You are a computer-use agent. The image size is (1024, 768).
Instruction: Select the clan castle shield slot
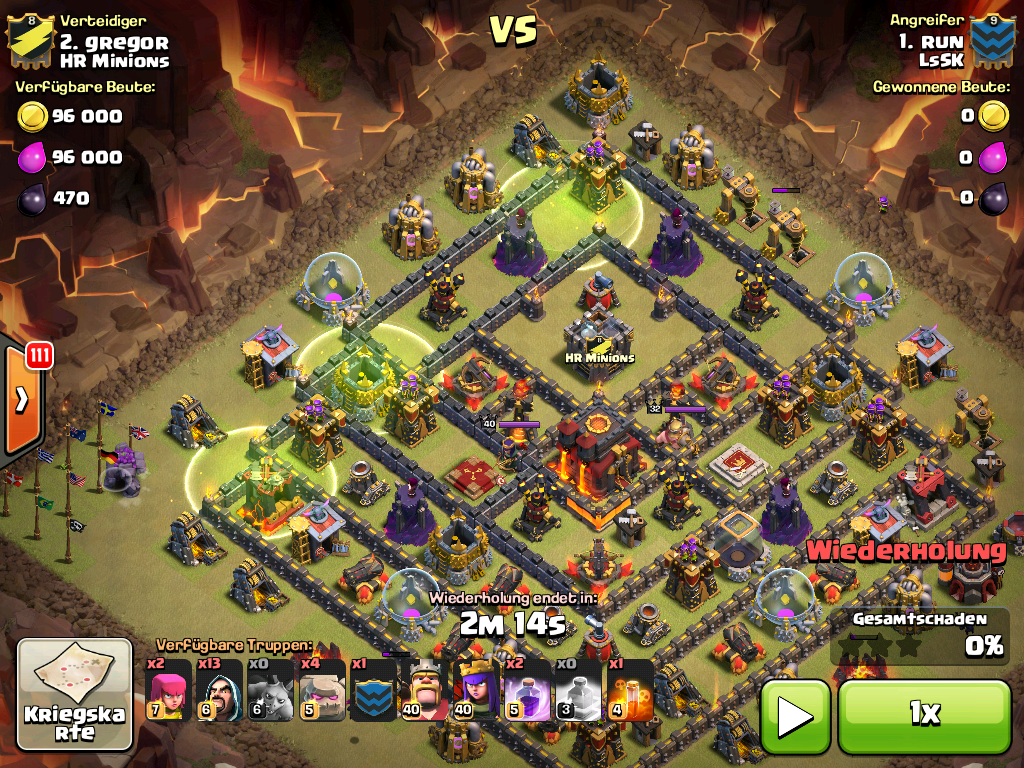click(x=373, y=690)
